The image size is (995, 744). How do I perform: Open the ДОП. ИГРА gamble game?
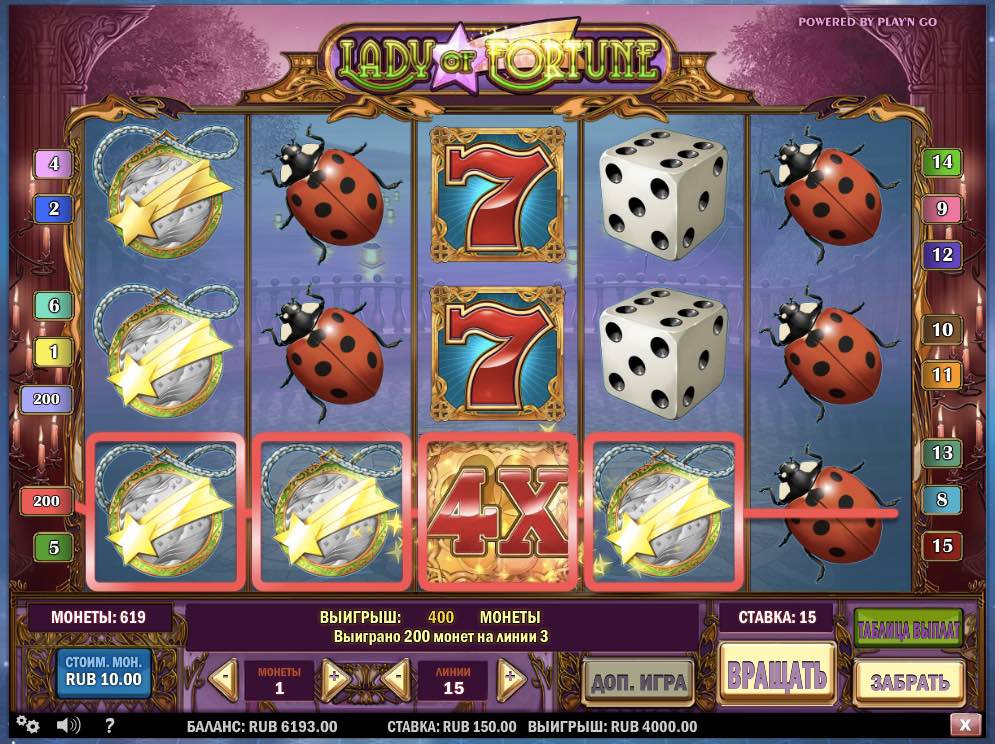[x=638, y=683]
